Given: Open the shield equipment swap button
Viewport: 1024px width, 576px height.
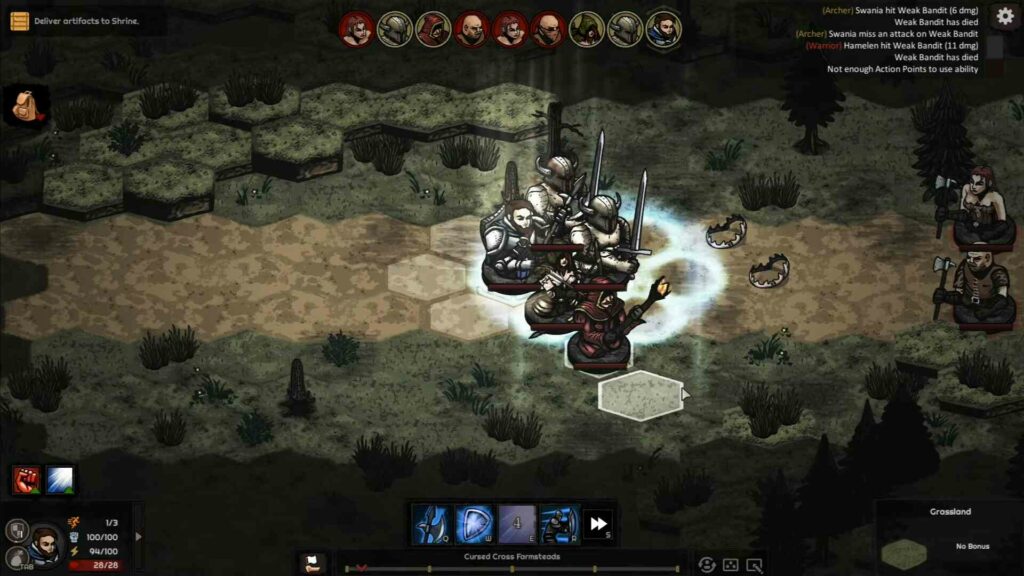Looking at the screenshot, I should (x=15, y=531).
